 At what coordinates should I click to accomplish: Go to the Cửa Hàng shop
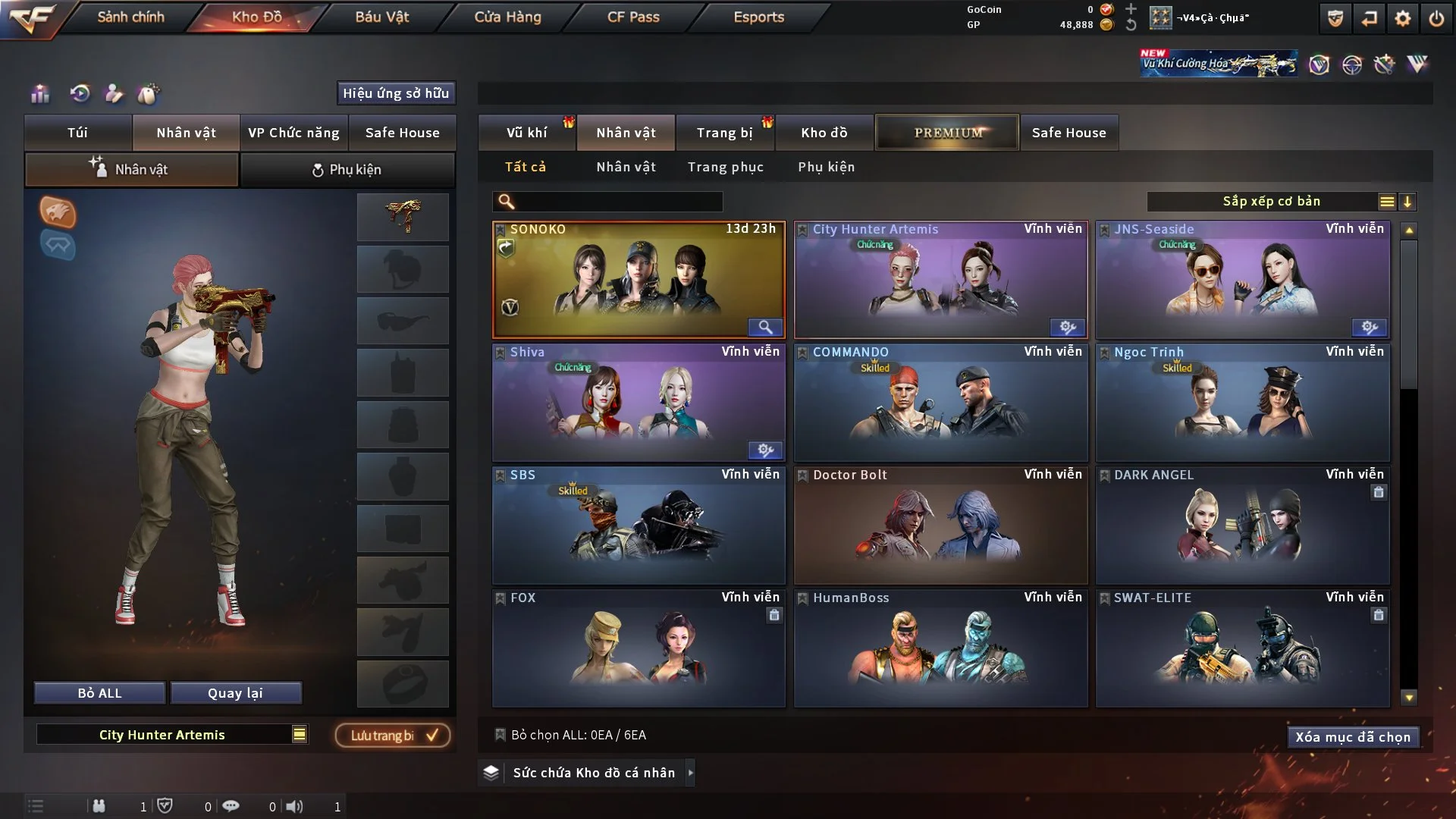507,17
